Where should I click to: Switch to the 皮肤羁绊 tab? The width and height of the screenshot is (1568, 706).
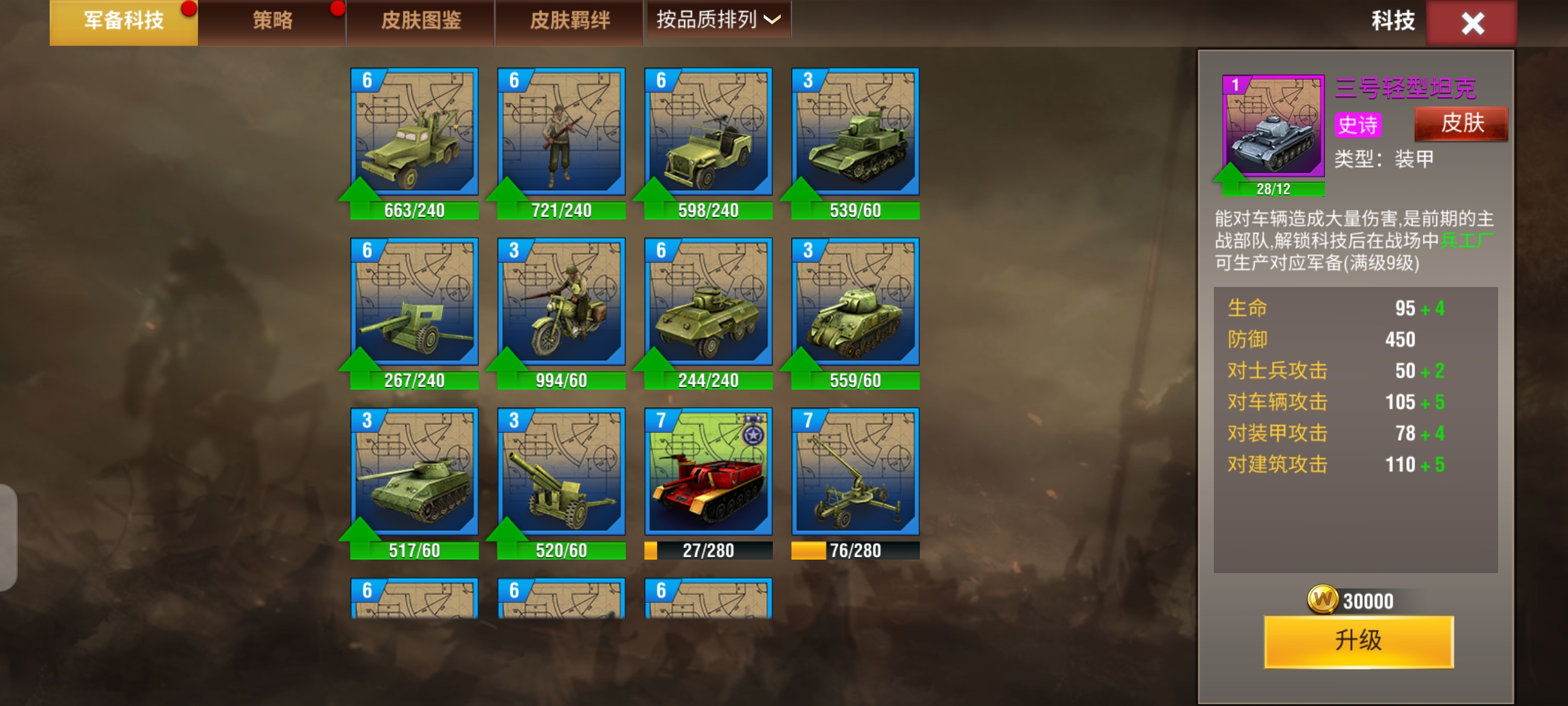pyautogui.click(x=569, y=22)
